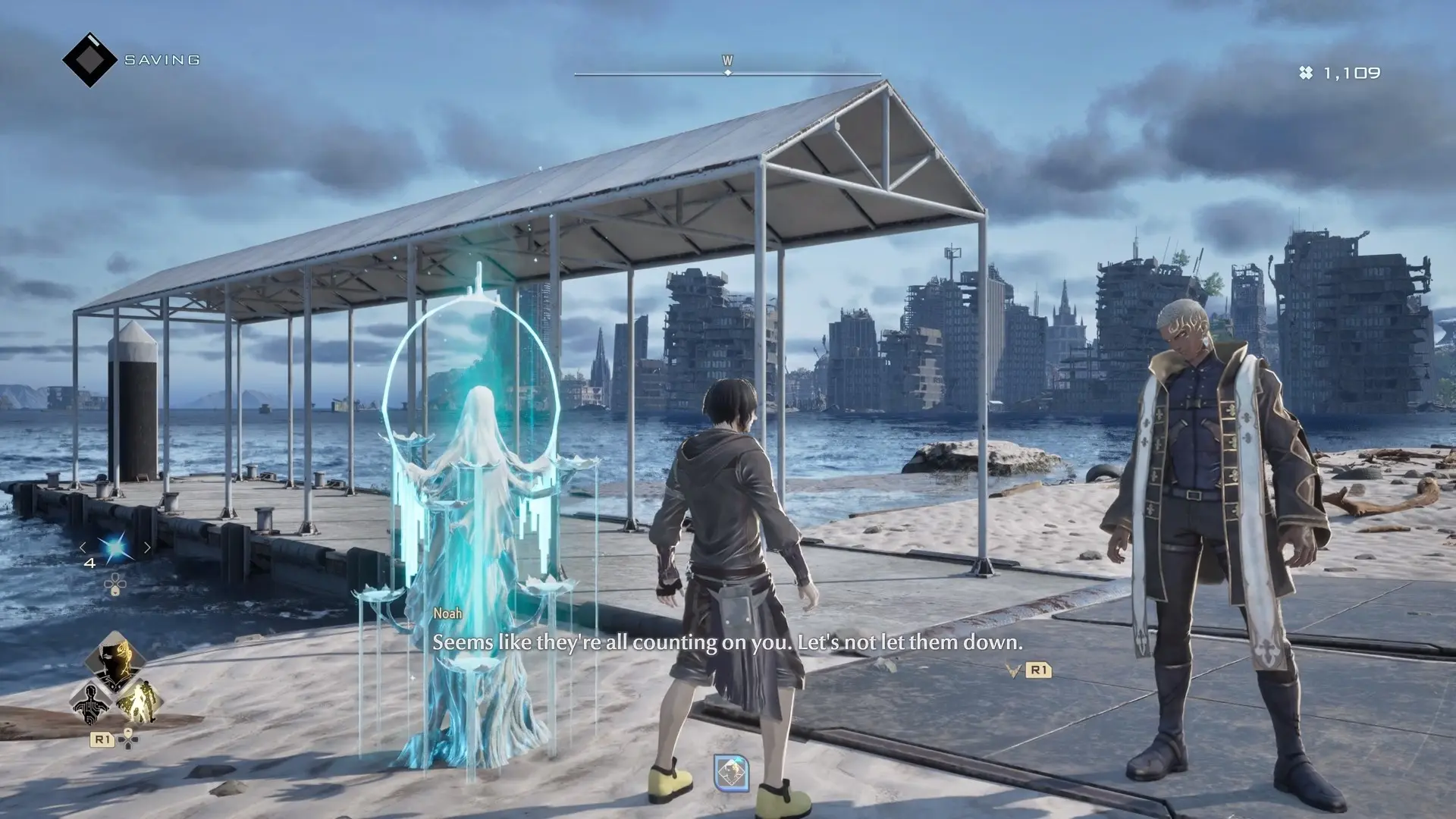Viewport: 1456px width, 819px height.
Task: Cycle to the next quick item arrow
Action: tap(147, 548)
